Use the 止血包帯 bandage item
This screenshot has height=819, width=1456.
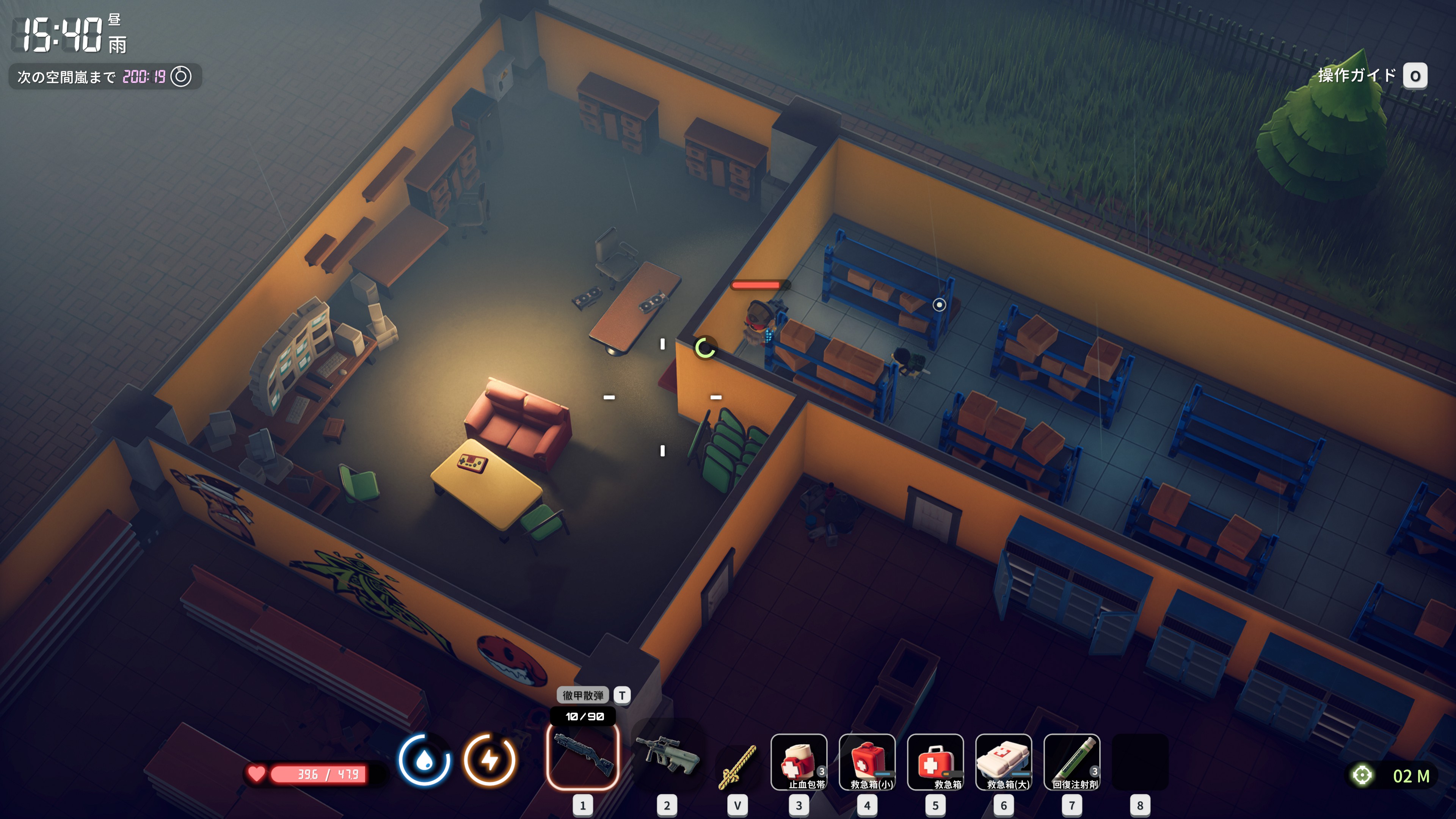(x=799, y=761)
